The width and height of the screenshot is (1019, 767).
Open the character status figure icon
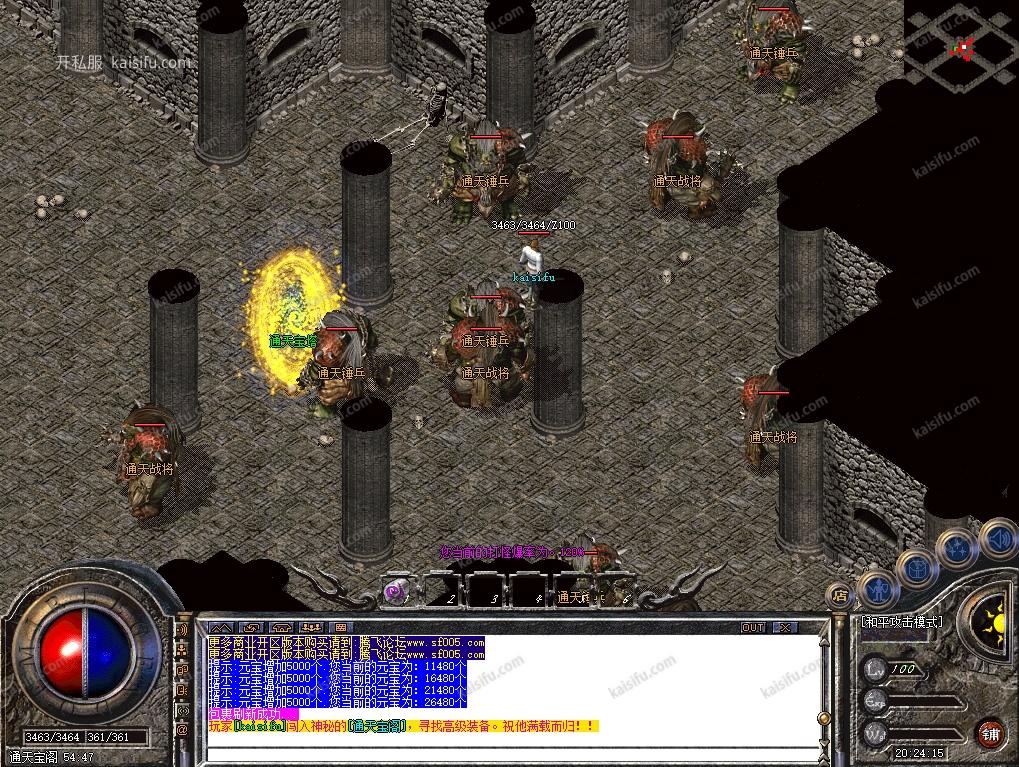tap(879, 590)
